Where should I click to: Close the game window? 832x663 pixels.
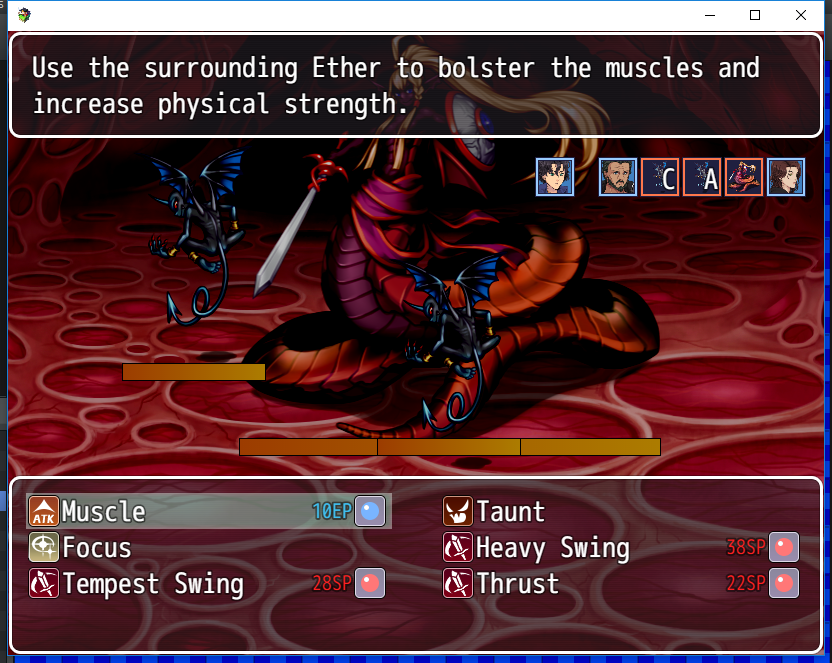coord(801,15)
